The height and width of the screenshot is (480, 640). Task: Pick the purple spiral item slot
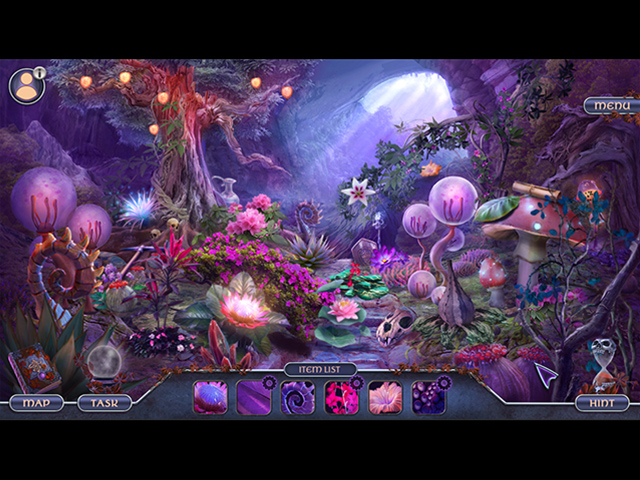tap(298, 397)
